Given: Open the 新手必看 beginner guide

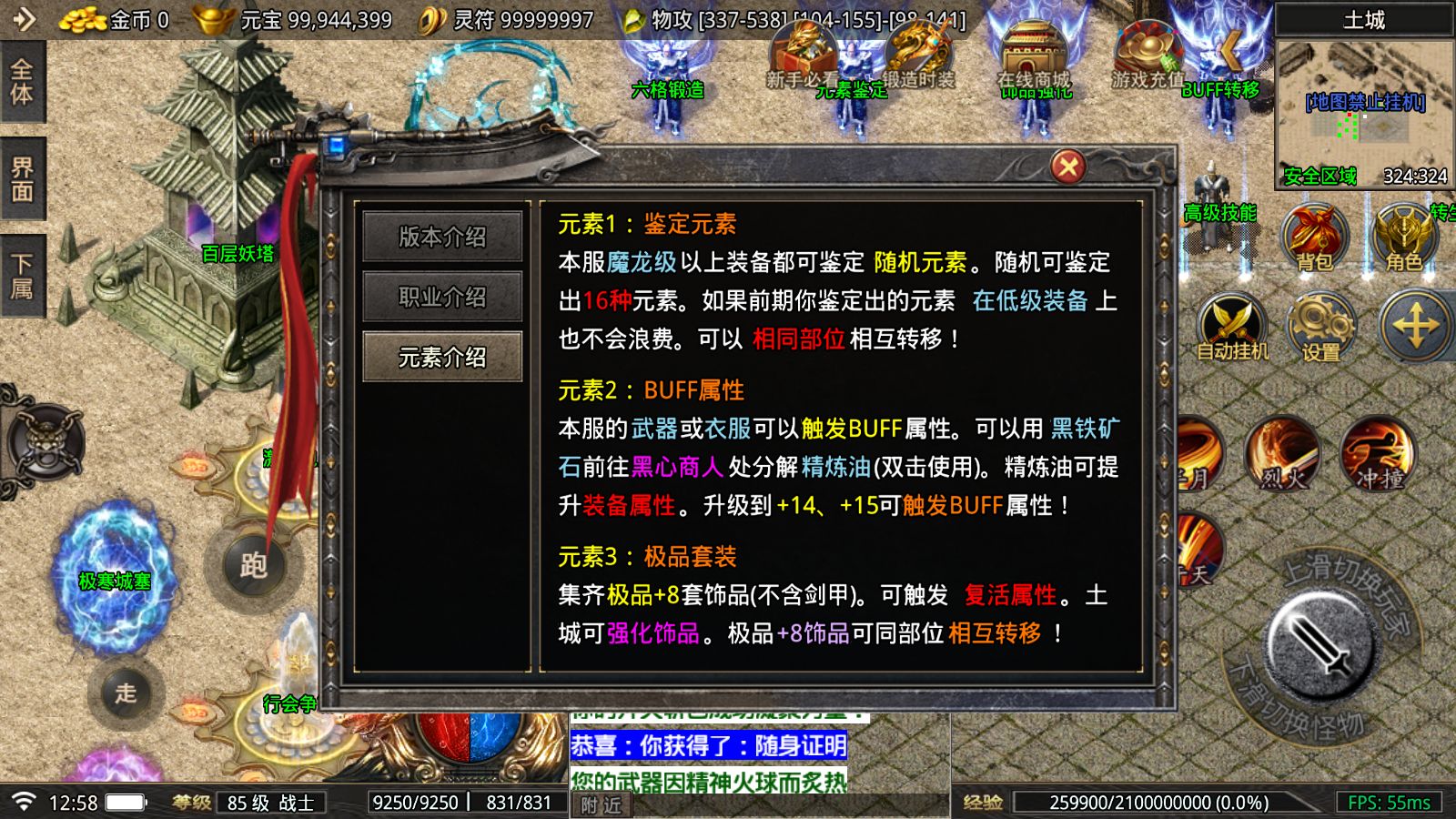Looking at the screenshot, I should click(801, 64).
